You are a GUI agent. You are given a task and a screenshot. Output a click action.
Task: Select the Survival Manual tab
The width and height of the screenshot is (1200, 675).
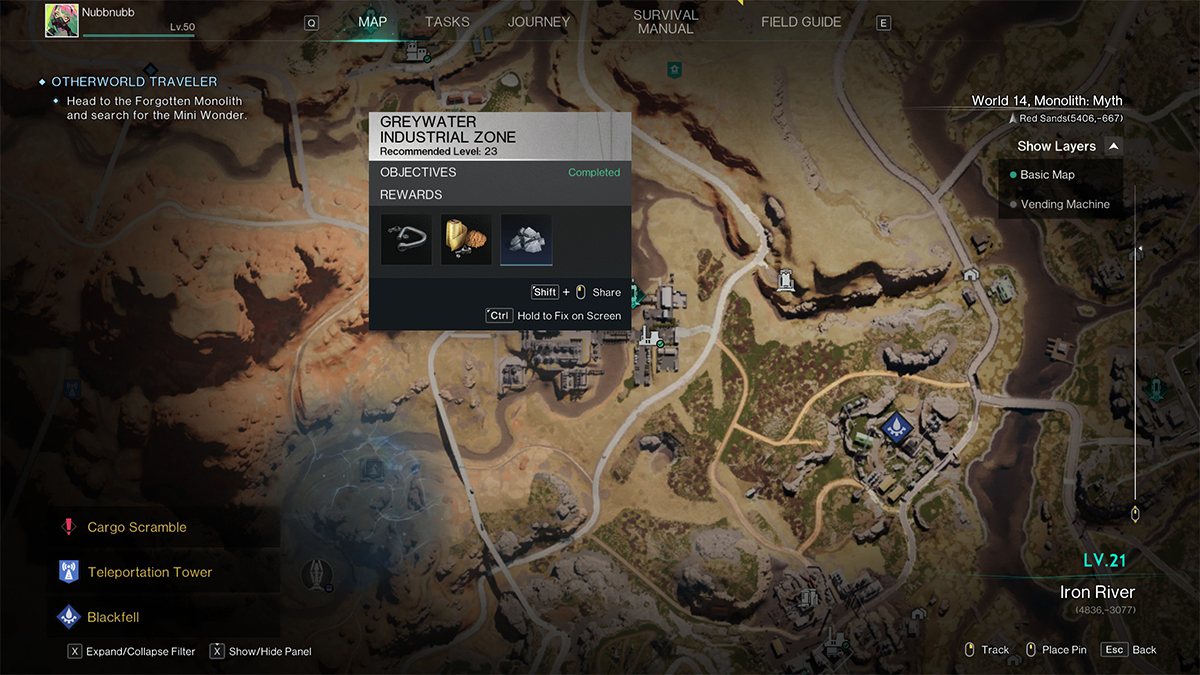pos(665,22)
